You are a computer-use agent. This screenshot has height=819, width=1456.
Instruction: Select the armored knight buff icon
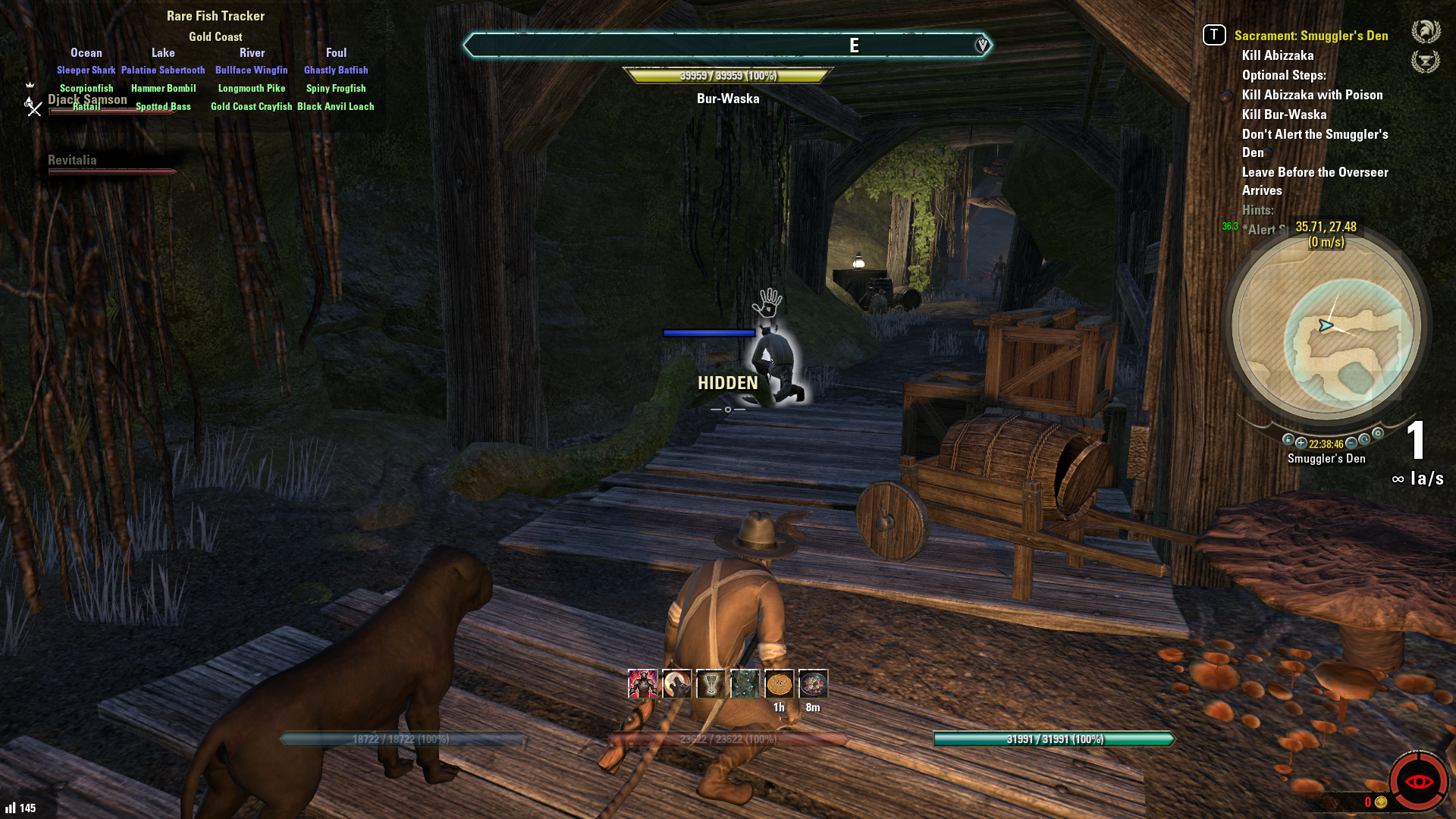pyautogui.click(x=642, y=684)
